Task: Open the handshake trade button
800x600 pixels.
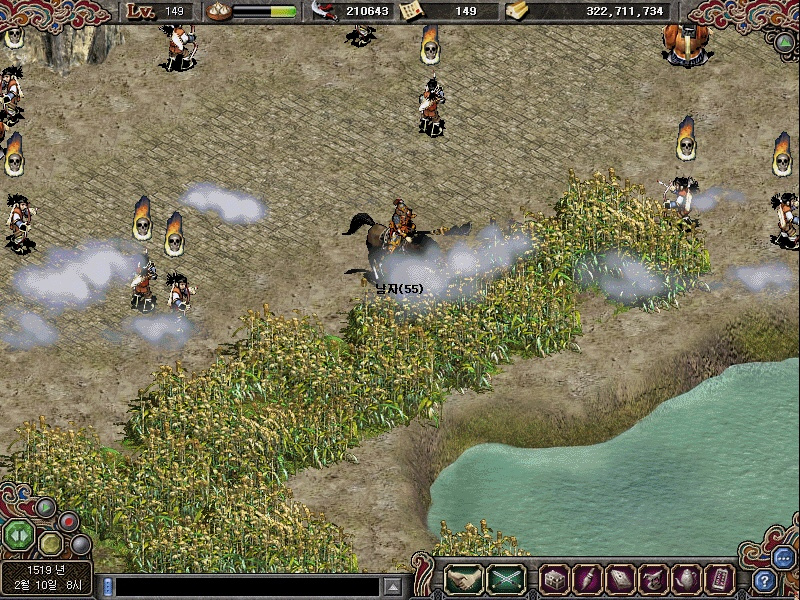Action: [x=464, y=578]
